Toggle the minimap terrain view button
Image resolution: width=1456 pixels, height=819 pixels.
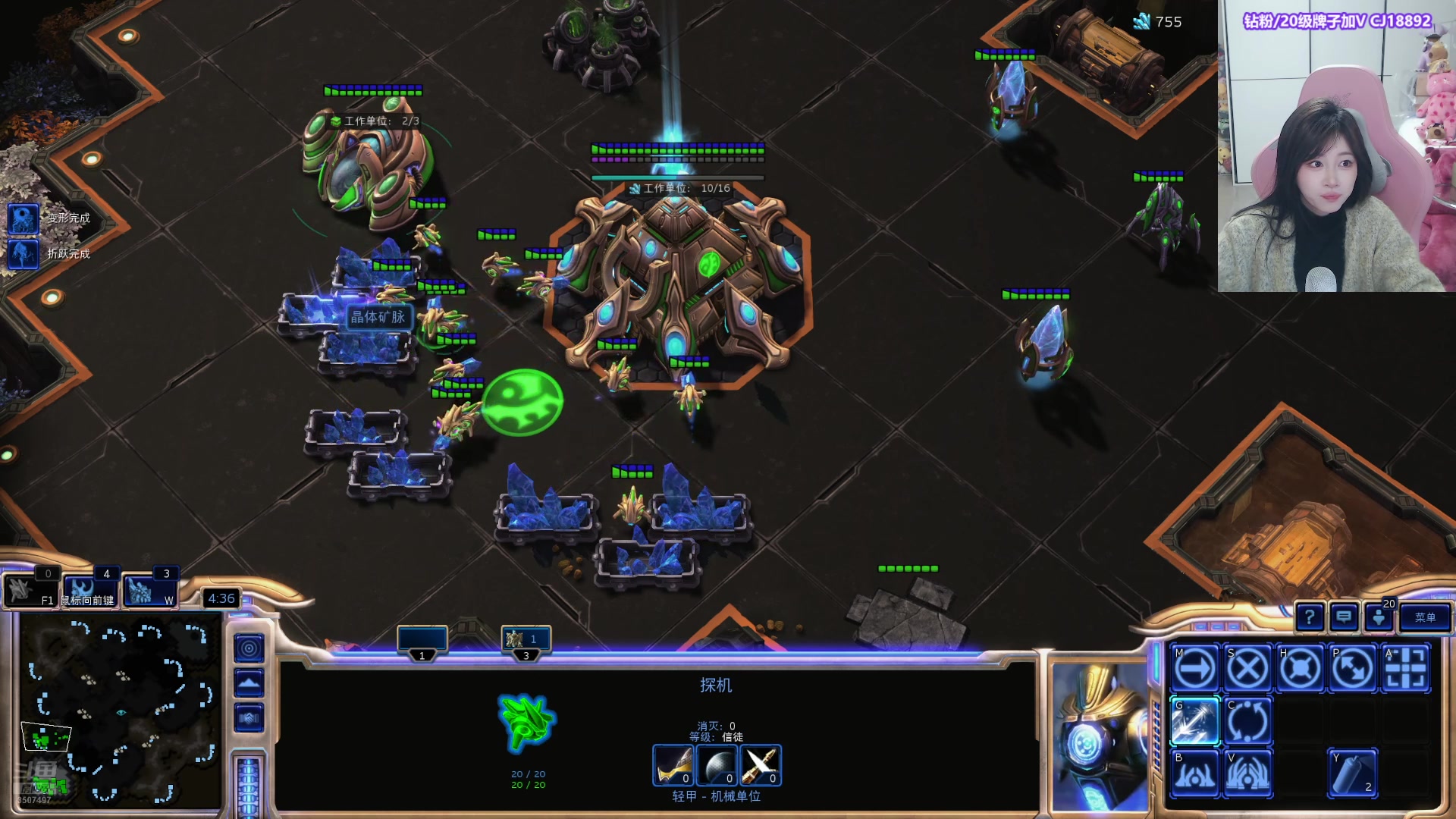click(x=249, y=683)
